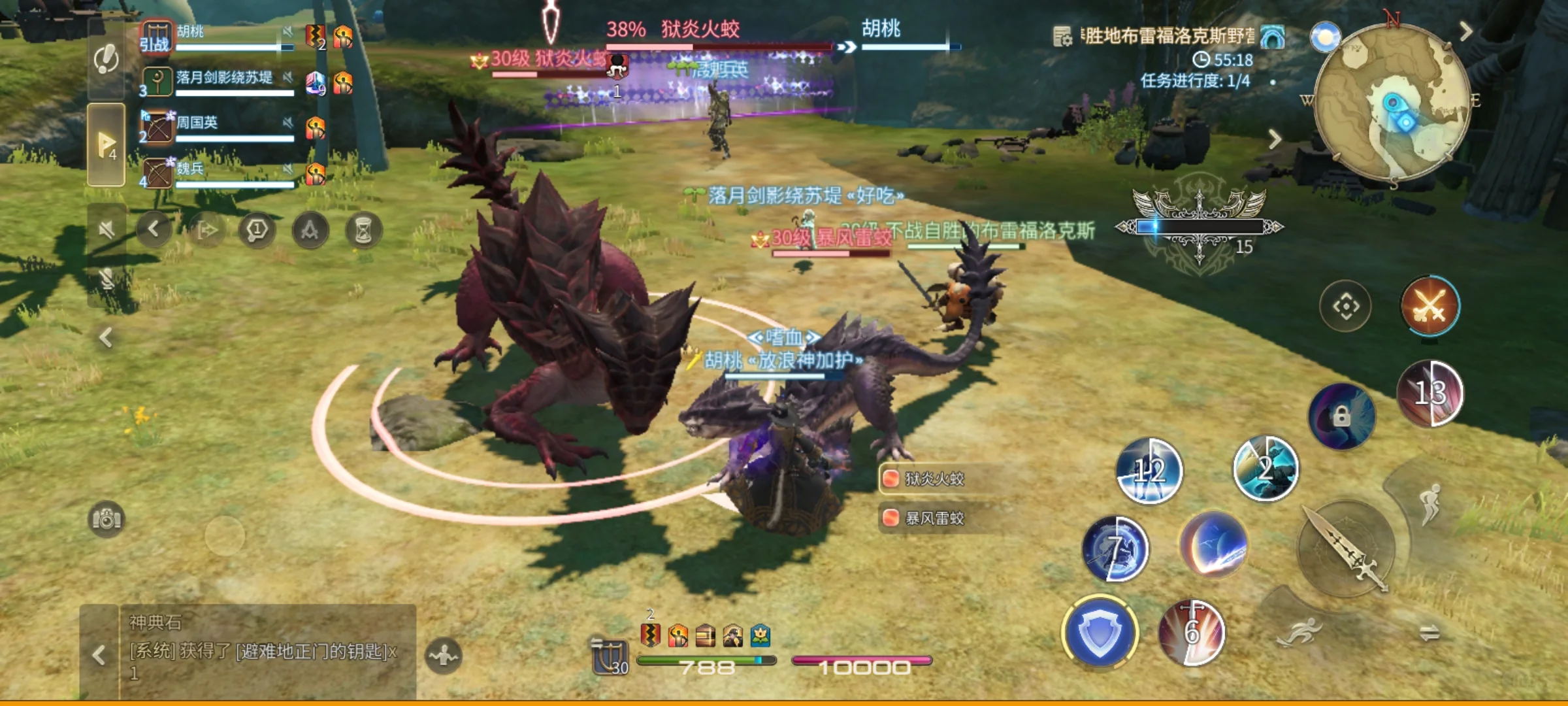Viewport: 1568px width, 706px height.
Task: Tap the swap skill set arrows
Action: coord(1429,632)
